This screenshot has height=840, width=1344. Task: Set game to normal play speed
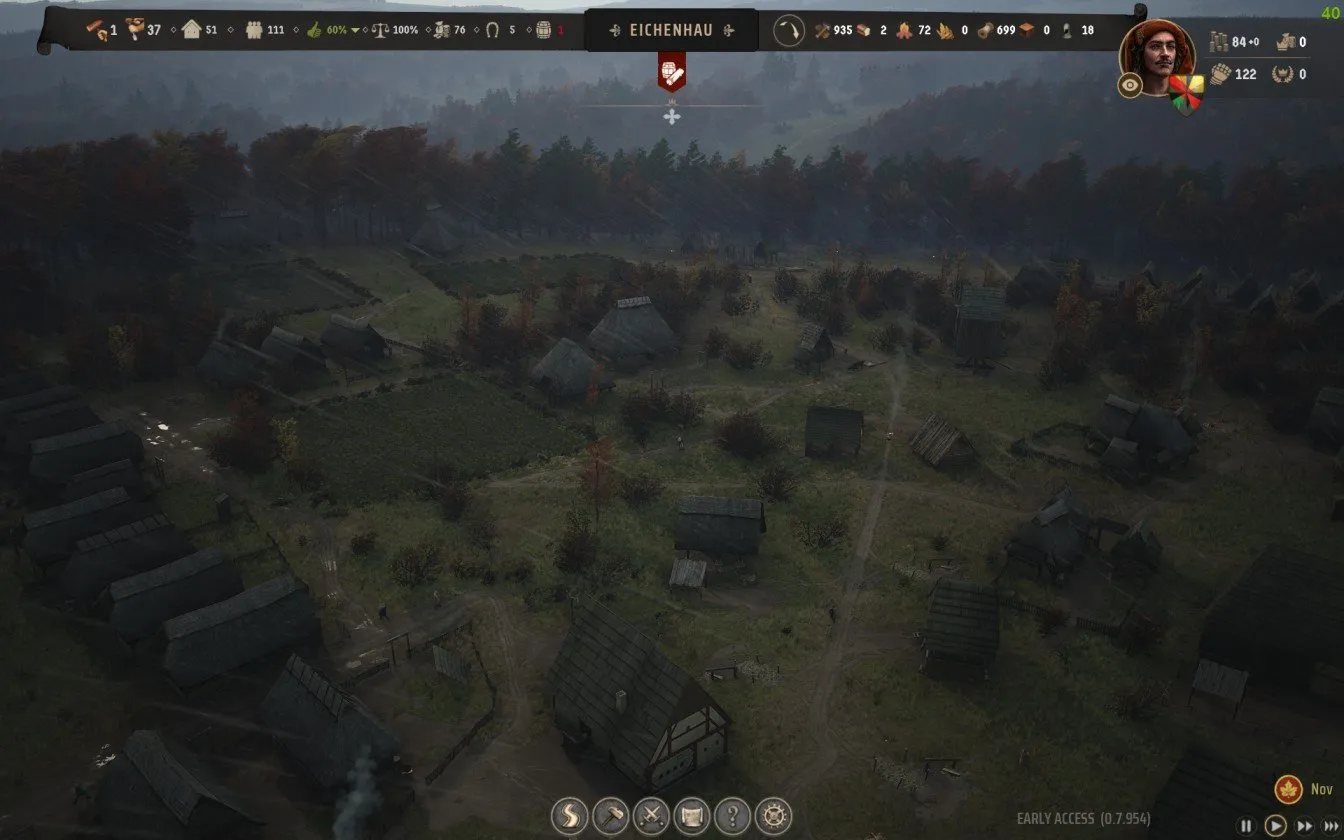(x=1275, y=826)
